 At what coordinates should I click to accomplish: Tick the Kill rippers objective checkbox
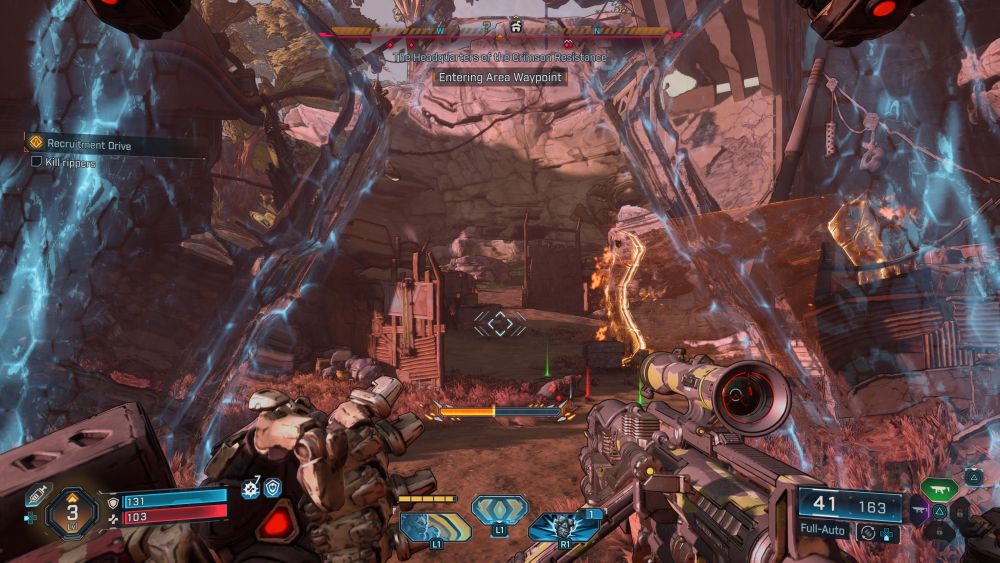[37, 161]
